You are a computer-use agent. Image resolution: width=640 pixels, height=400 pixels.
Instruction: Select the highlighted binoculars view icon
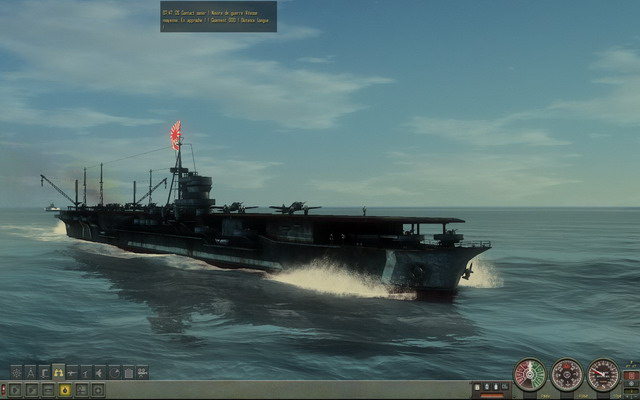(58, 373)
